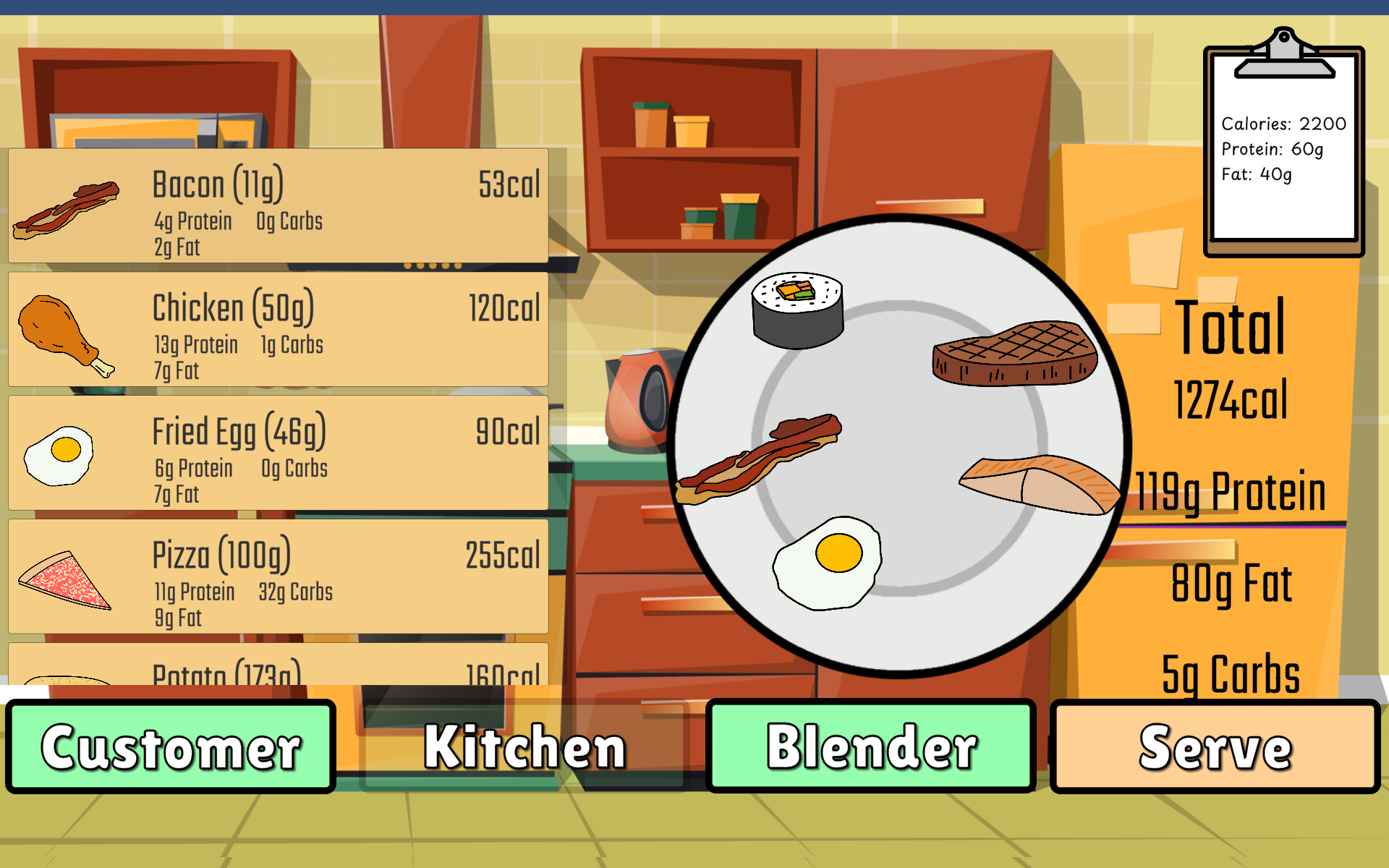Take the salmon fillet off the plate
Viewport: 1389px width, 868px height.
(1039, 485)
